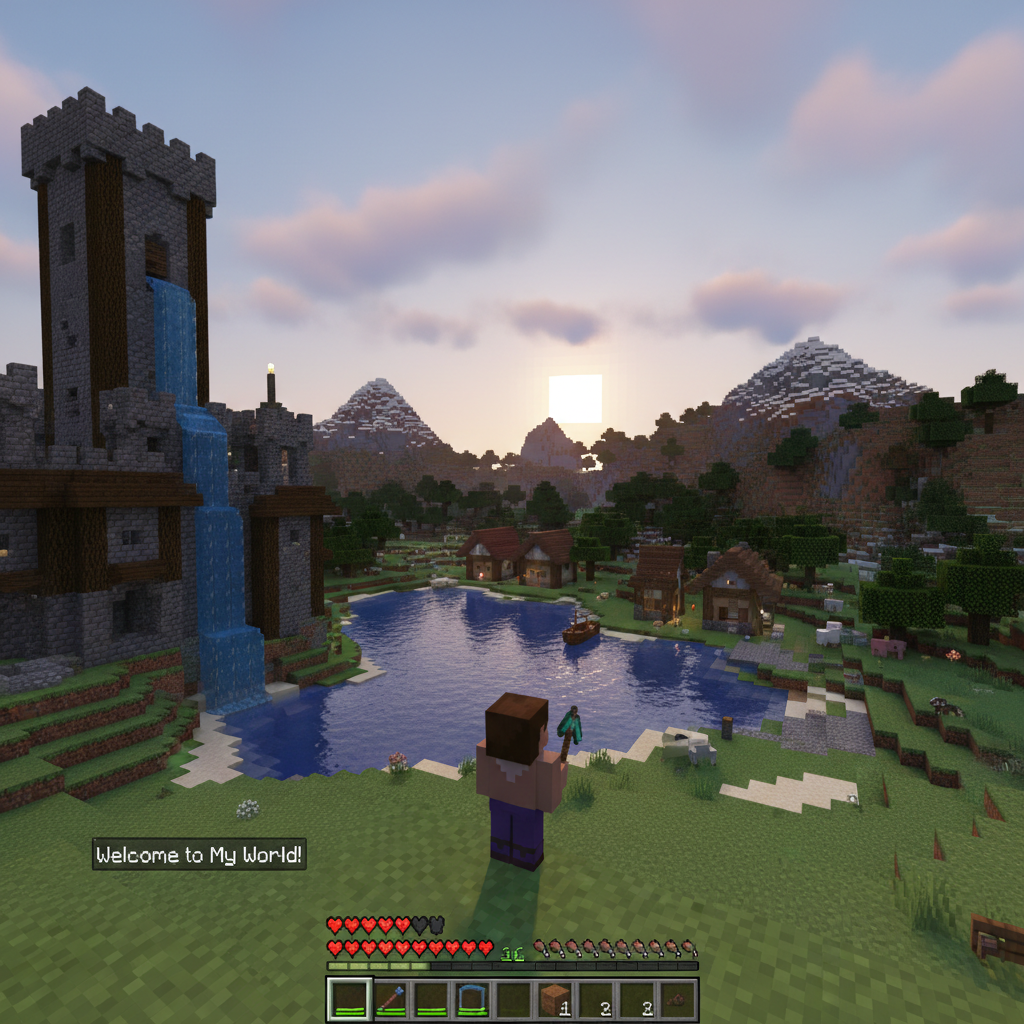Select the blue-tipped tool hotbar slot
1024x1024 pixels.
click(391, 999)
